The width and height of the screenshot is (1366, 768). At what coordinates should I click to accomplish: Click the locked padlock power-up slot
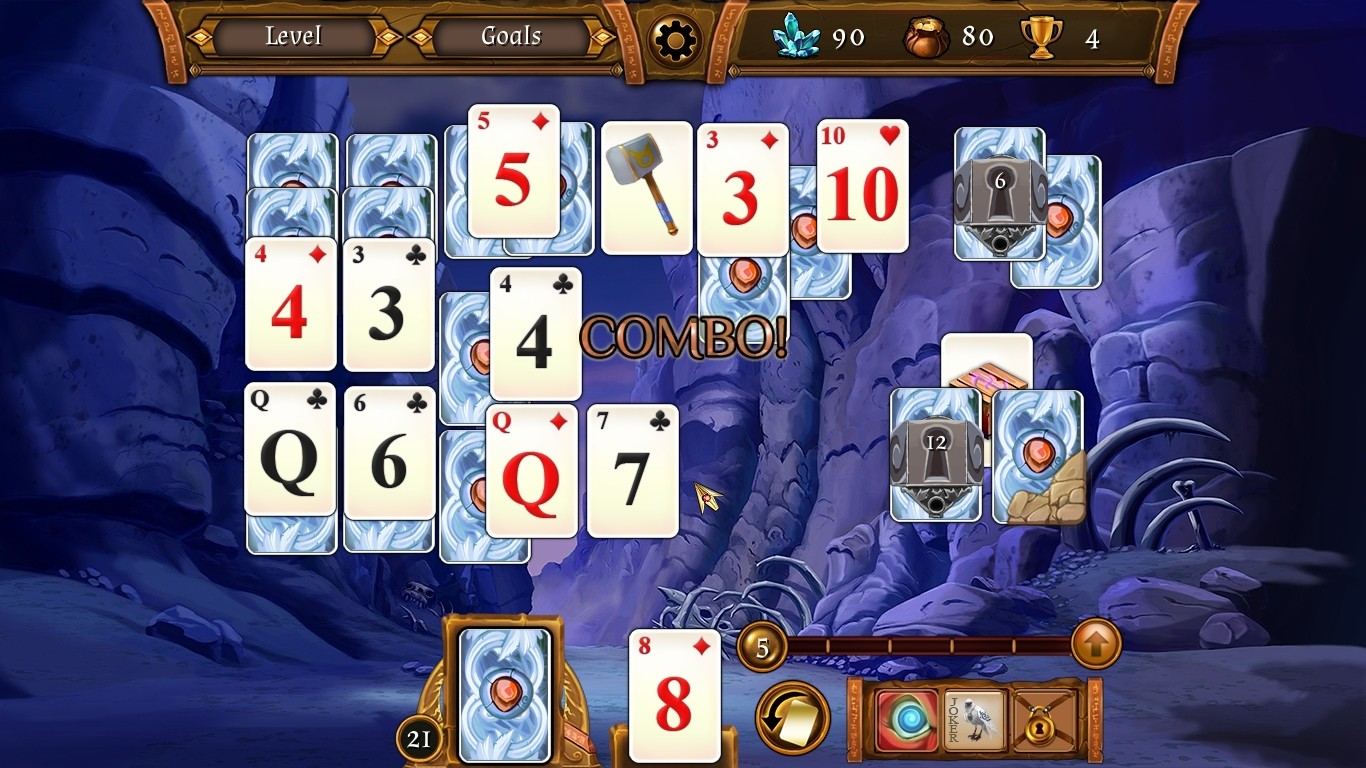pyautogui.click(x=1045, y=718)
